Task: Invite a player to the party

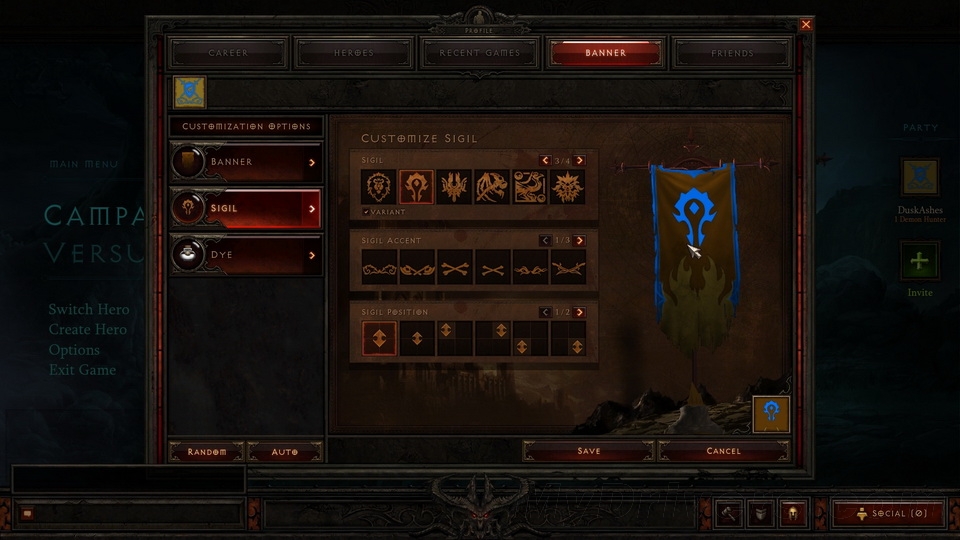Action: point(919,263)
